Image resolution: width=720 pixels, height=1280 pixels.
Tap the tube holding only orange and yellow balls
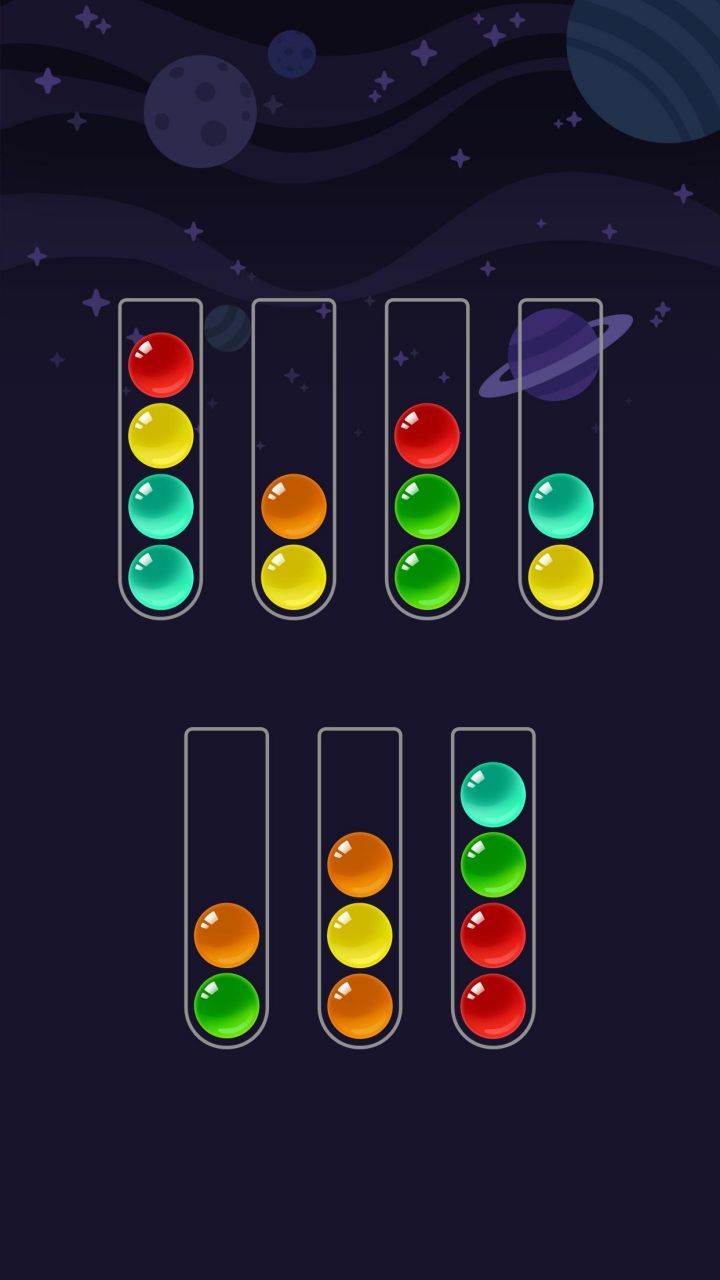(x=293, y=460)
